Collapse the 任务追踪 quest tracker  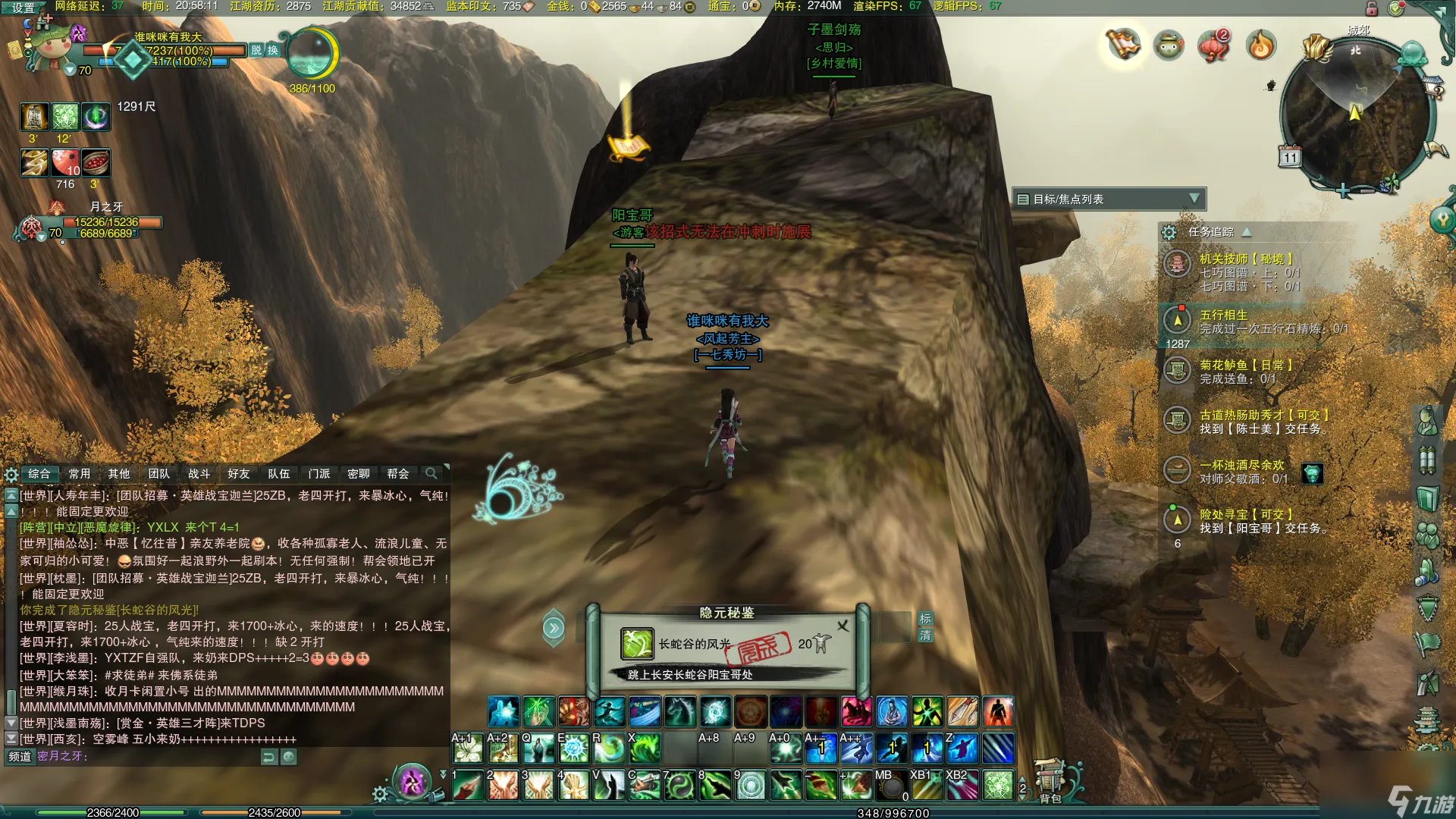coord(1247,232)
